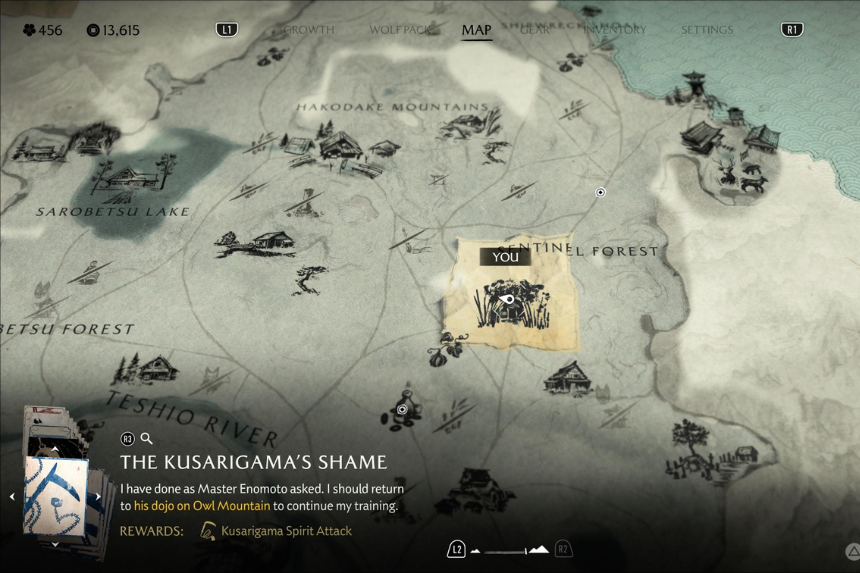The image size is (860, 573).
Task: Open the Wolf Pack tab
Action: click(399, 30)
